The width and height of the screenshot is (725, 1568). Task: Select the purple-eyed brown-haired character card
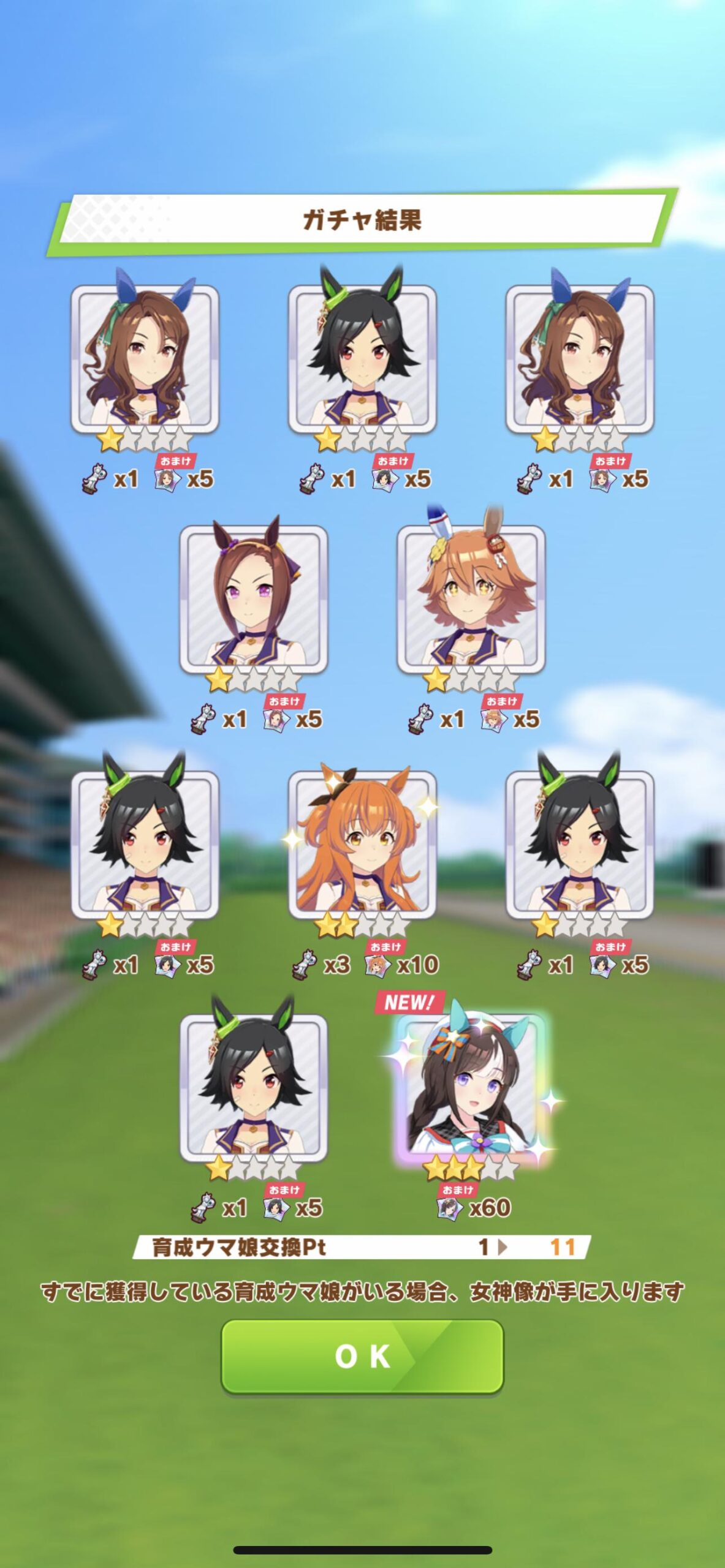pyautogui.click(x=253, y=600)
